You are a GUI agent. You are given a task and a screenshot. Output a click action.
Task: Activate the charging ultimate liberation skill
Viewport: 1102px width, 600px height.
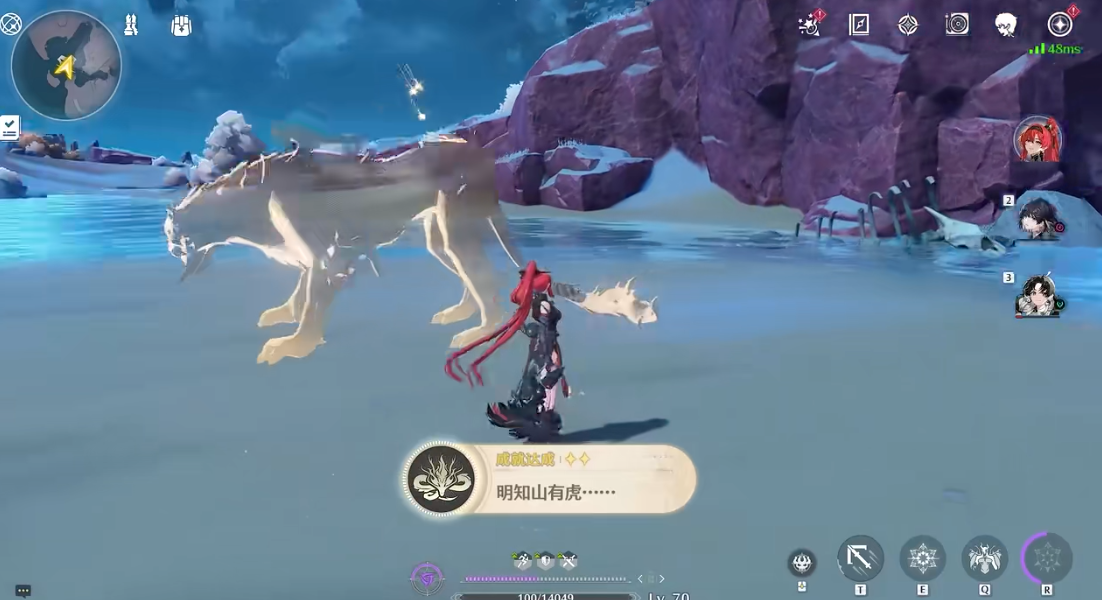[x=1046, y=558]
